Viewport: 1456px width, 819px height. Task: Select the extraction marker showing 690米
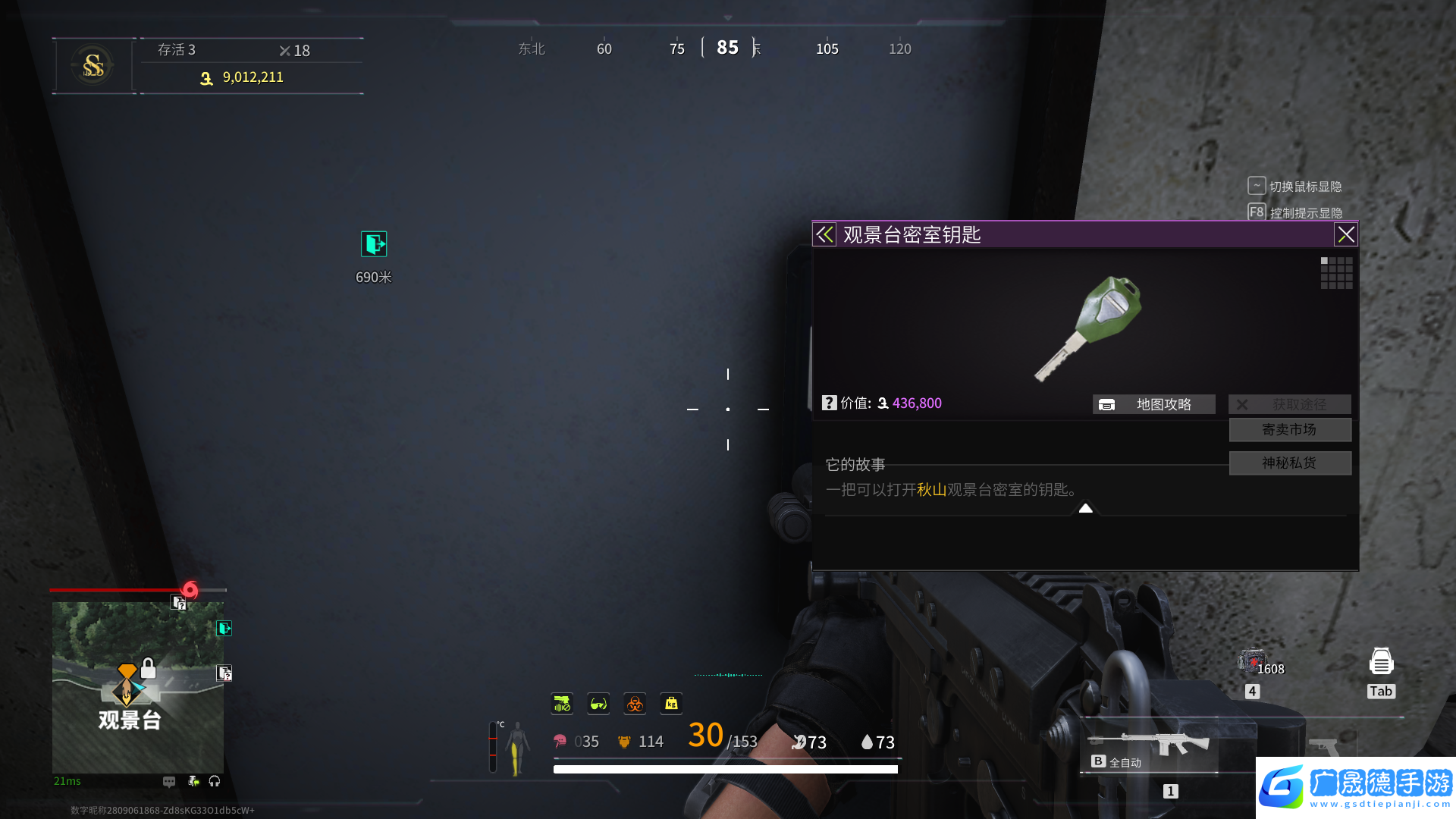[374, 244]
